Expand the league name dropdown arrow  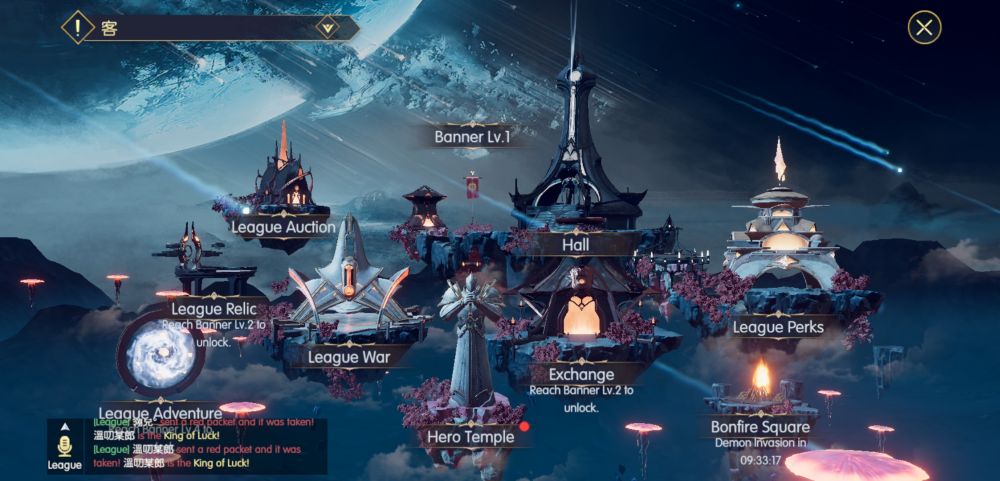[326, 28]
